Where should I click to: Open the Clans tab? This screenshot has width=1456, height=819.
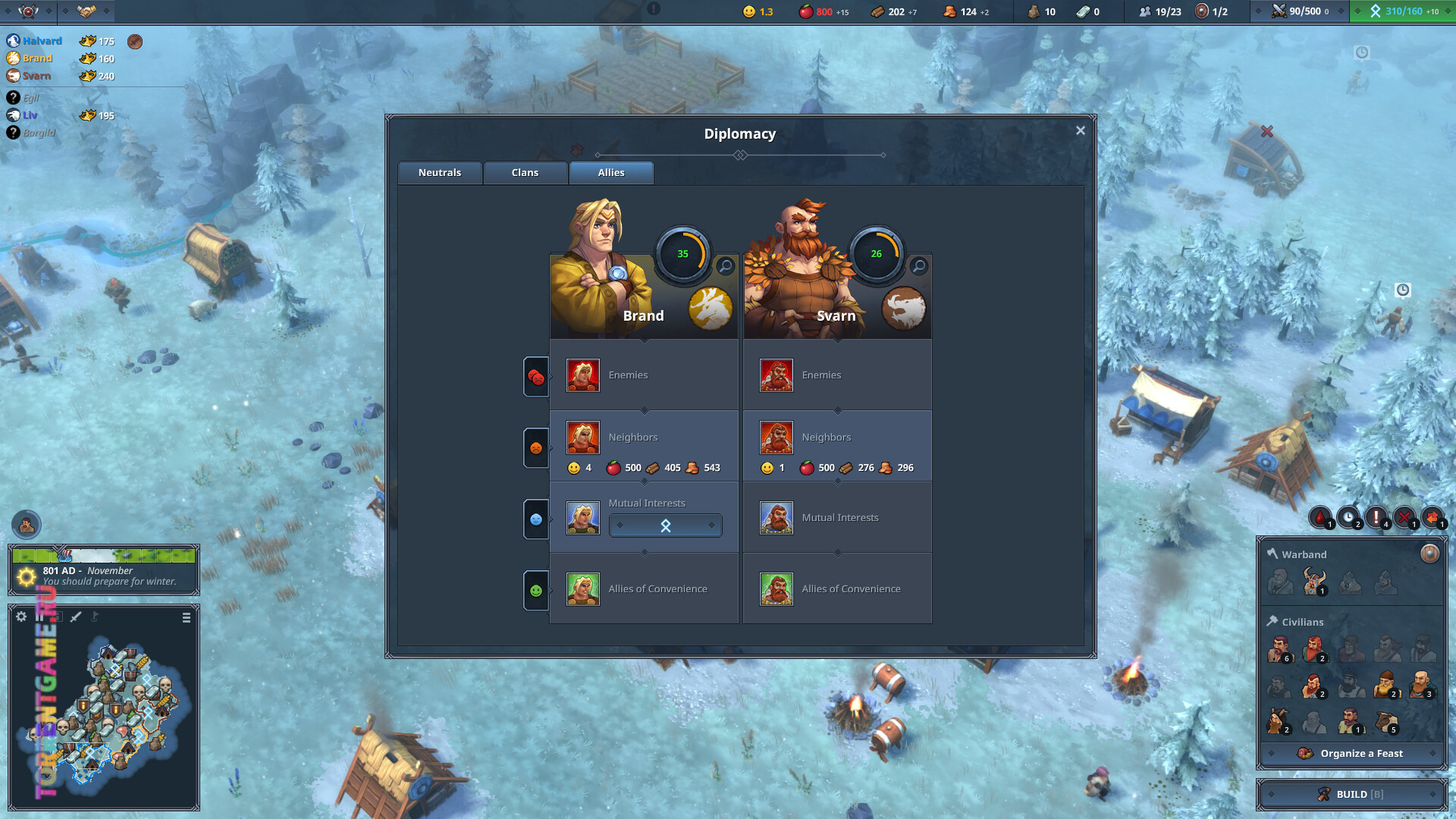tap(525, 173)
